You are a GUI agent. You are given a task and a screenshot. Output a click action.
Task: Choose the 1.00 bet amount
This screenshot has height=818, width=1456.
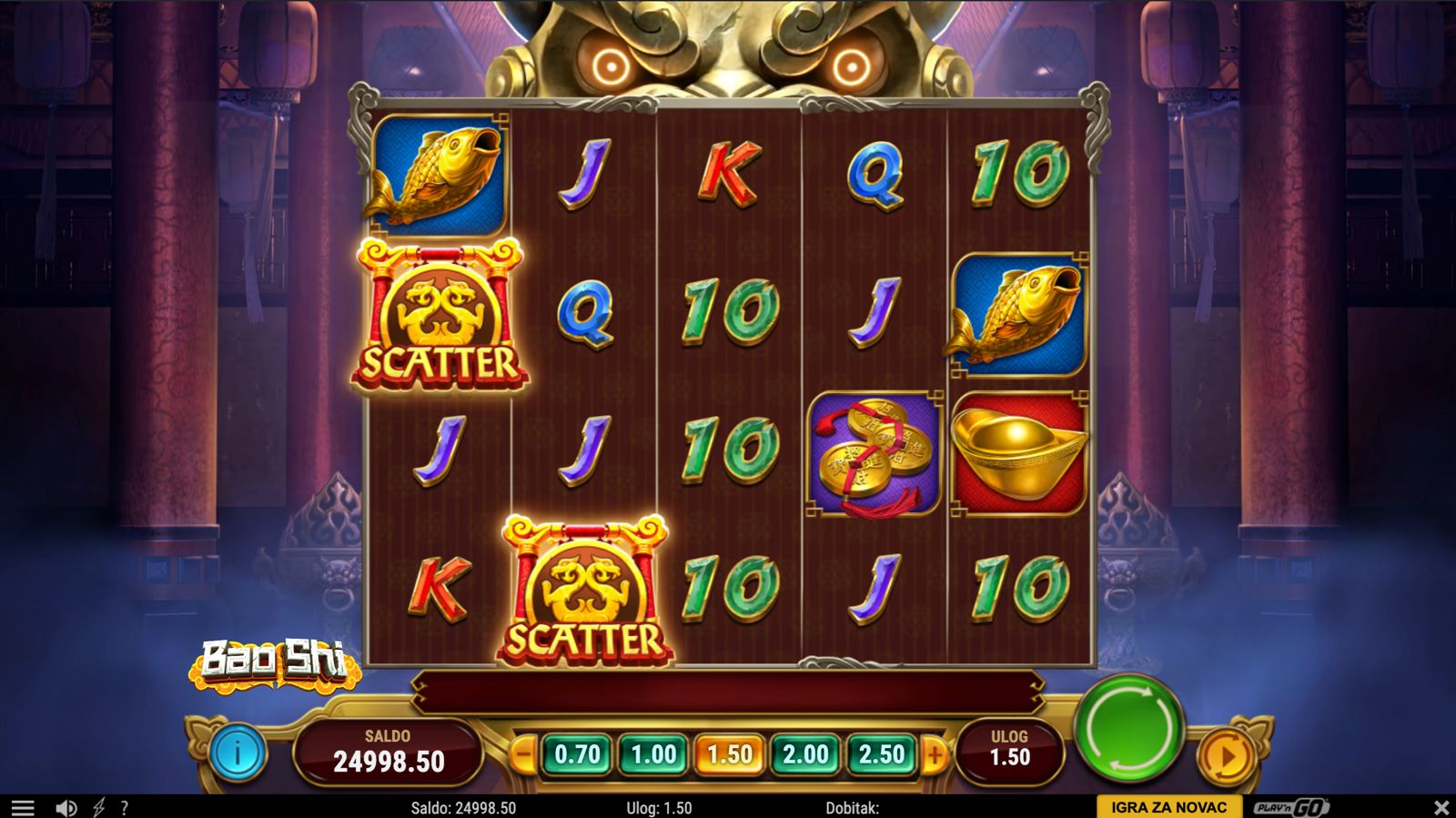[653, 754]
